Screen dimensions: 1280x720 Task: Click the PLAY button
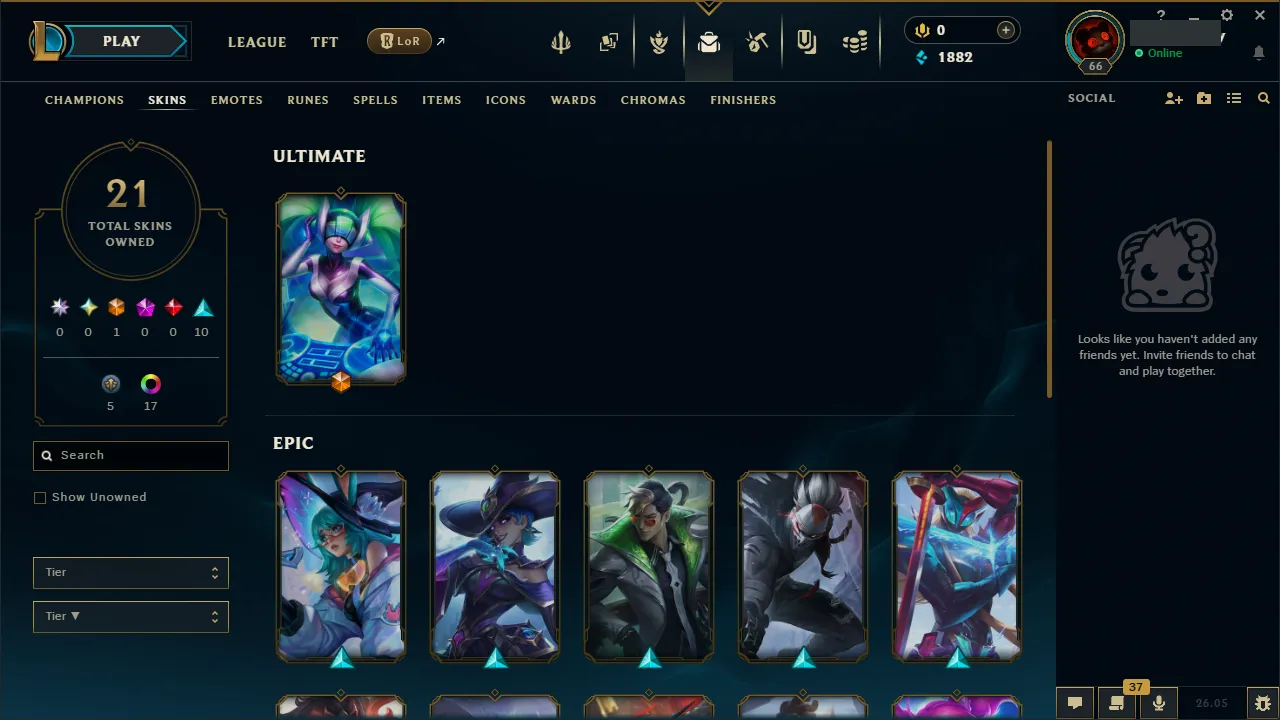(x=121, y=41)
